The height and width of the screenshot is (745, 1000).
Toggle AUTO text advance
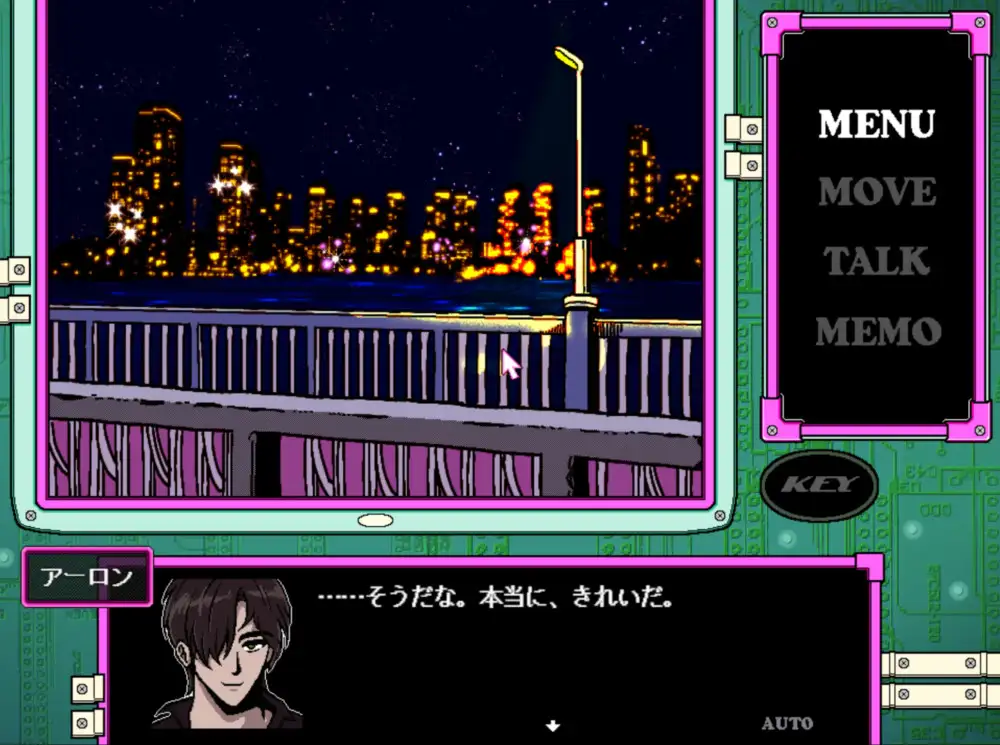[787, 723]
